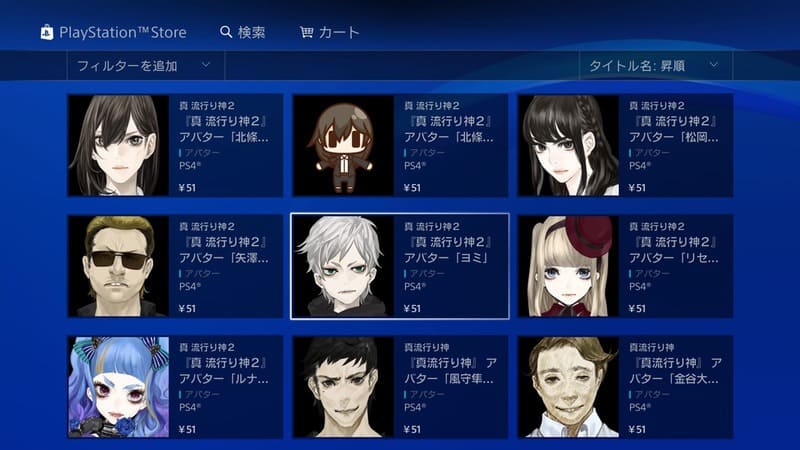Open the リセ blonde girl avatar tile
This screenshot has height=450, width=800.
(x=624, y=266)
